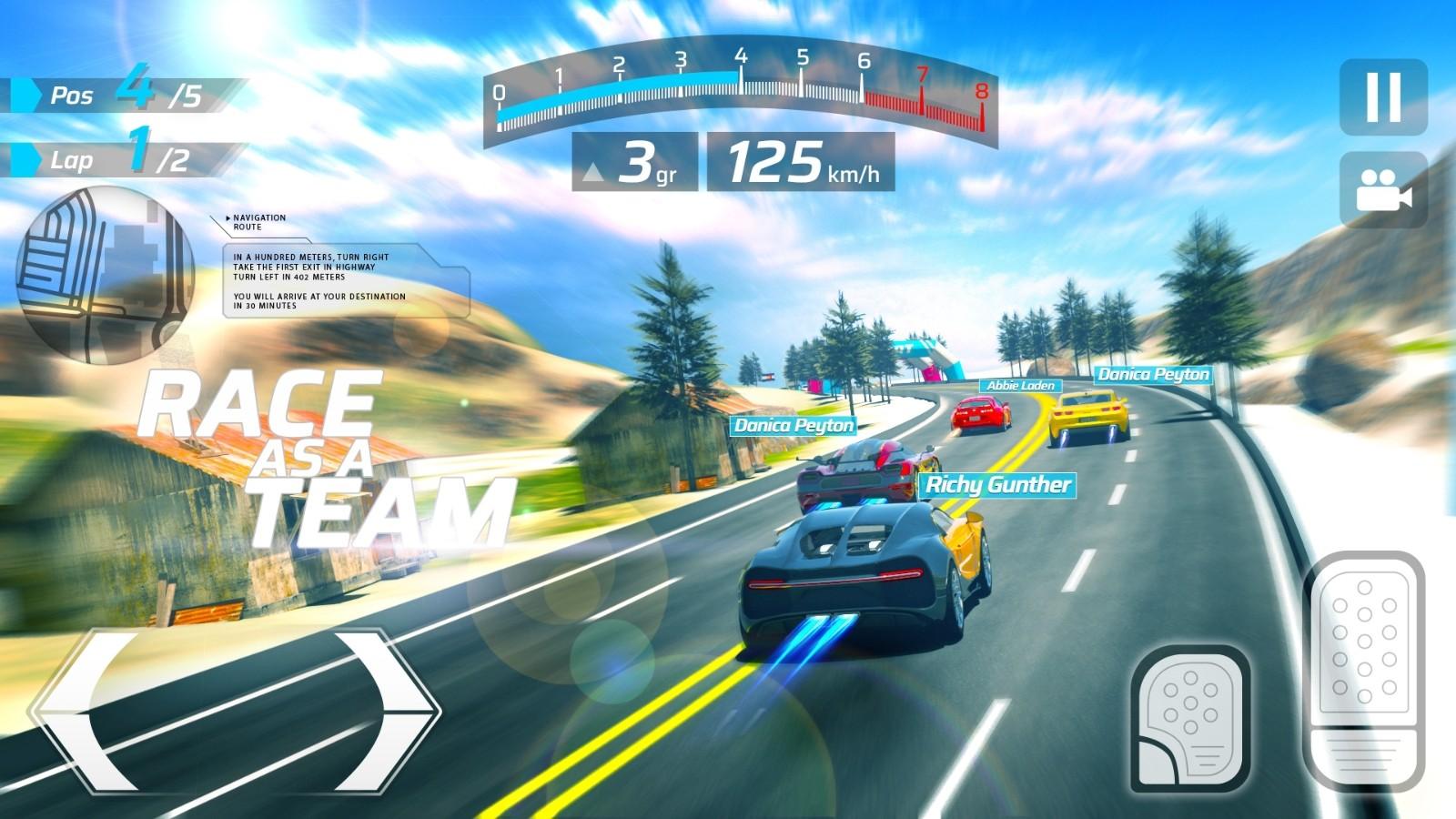This screenshot has width=1456, height=819.
Task: Switch the camera view
Action: click(x=1382, y=190)
